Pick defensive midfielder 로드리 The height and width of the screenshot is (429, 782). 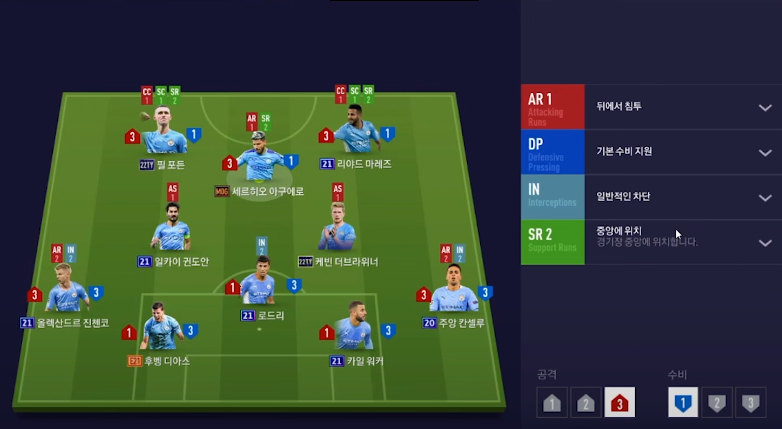click(x=259, y=284)
